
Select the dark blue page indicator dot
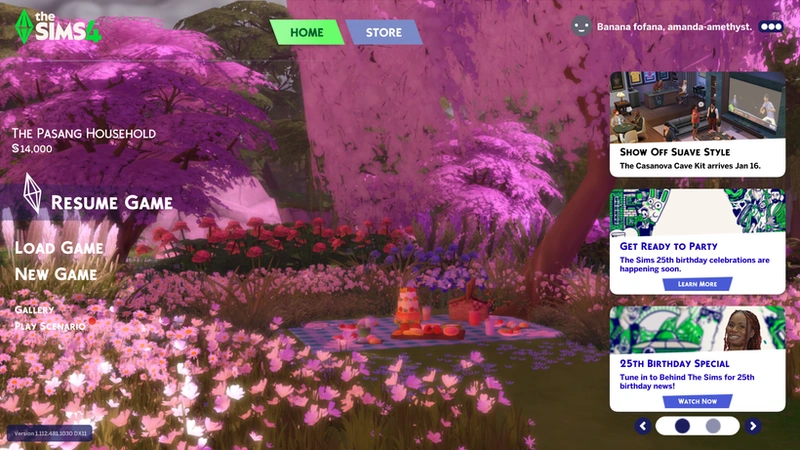682,426
